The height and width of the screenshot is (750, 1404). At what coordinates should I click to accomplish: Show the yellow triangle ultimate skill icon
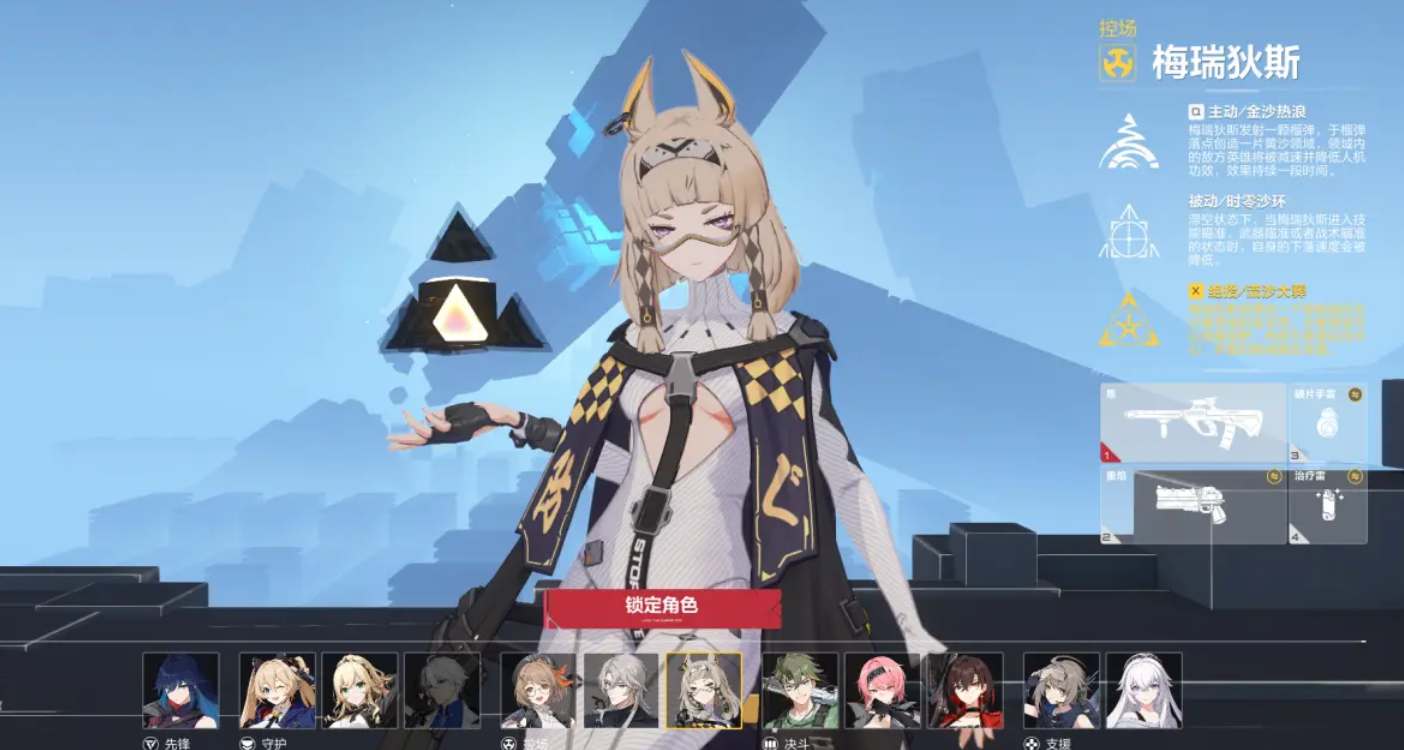[x=1129, y=320]
